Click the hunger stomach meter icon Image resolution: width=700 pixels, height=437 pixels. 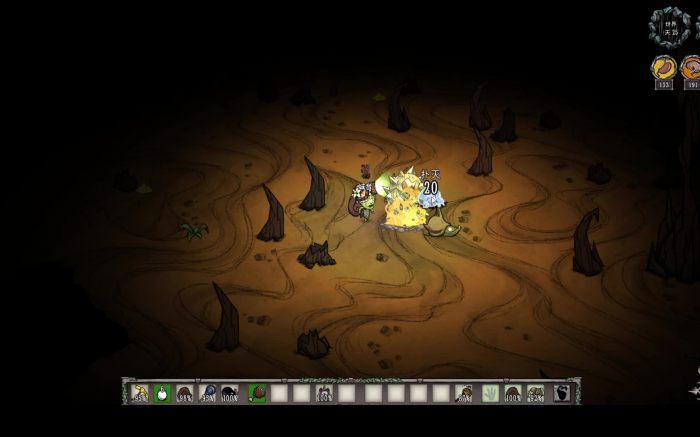pos(663,68)
